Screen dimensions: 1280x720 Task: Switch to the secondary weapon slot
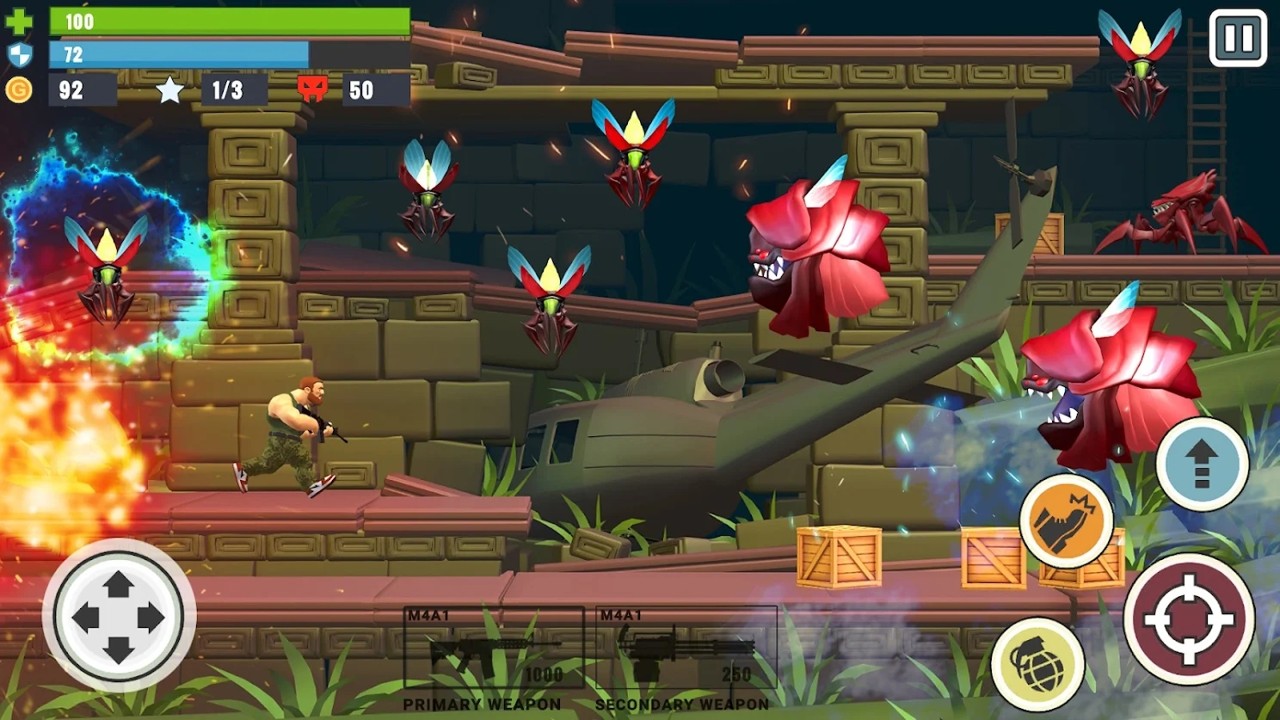point(686,650)
